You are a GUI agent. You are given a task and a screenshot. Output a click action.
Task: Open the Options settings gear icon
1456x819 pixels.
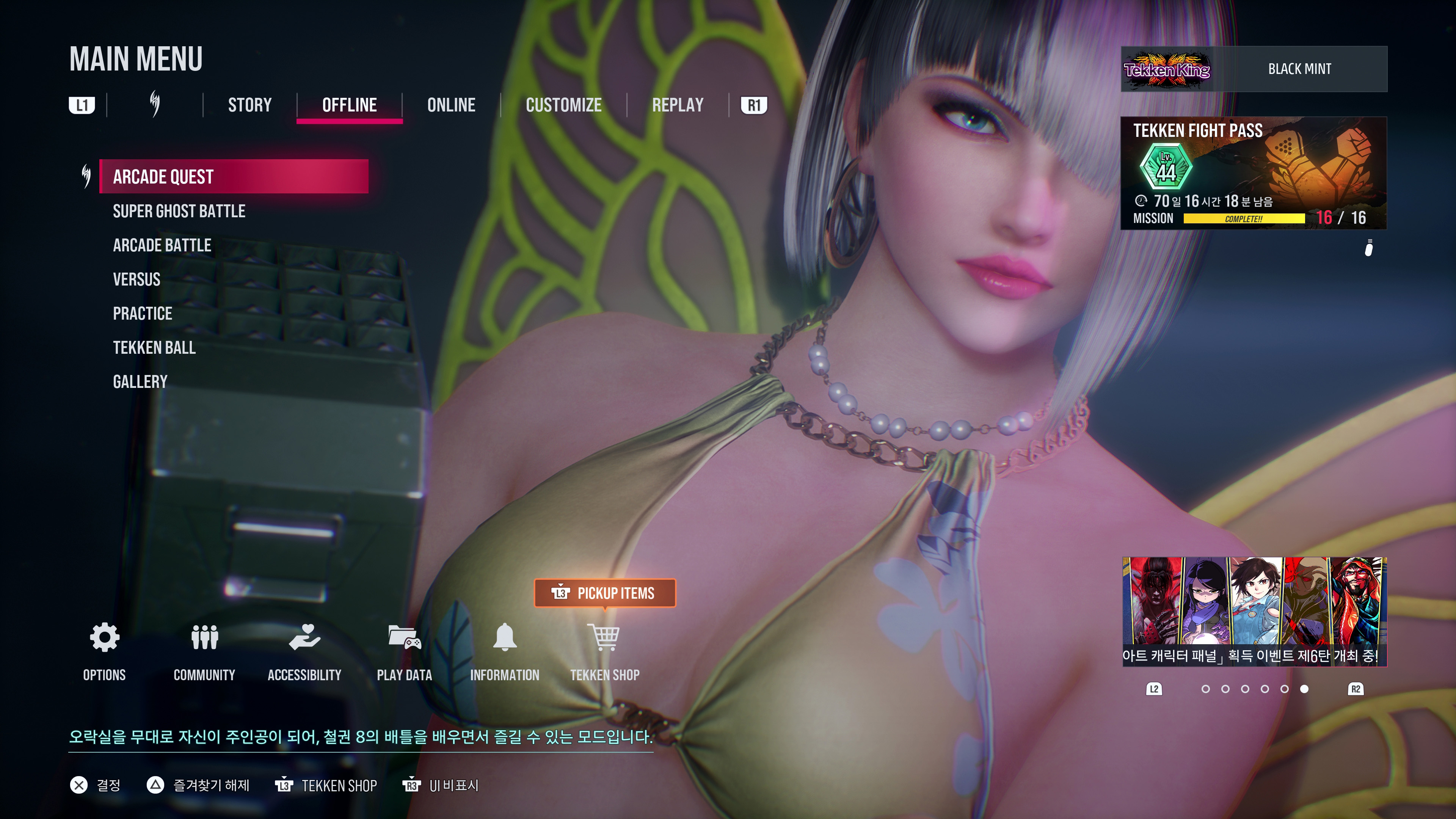104,639
